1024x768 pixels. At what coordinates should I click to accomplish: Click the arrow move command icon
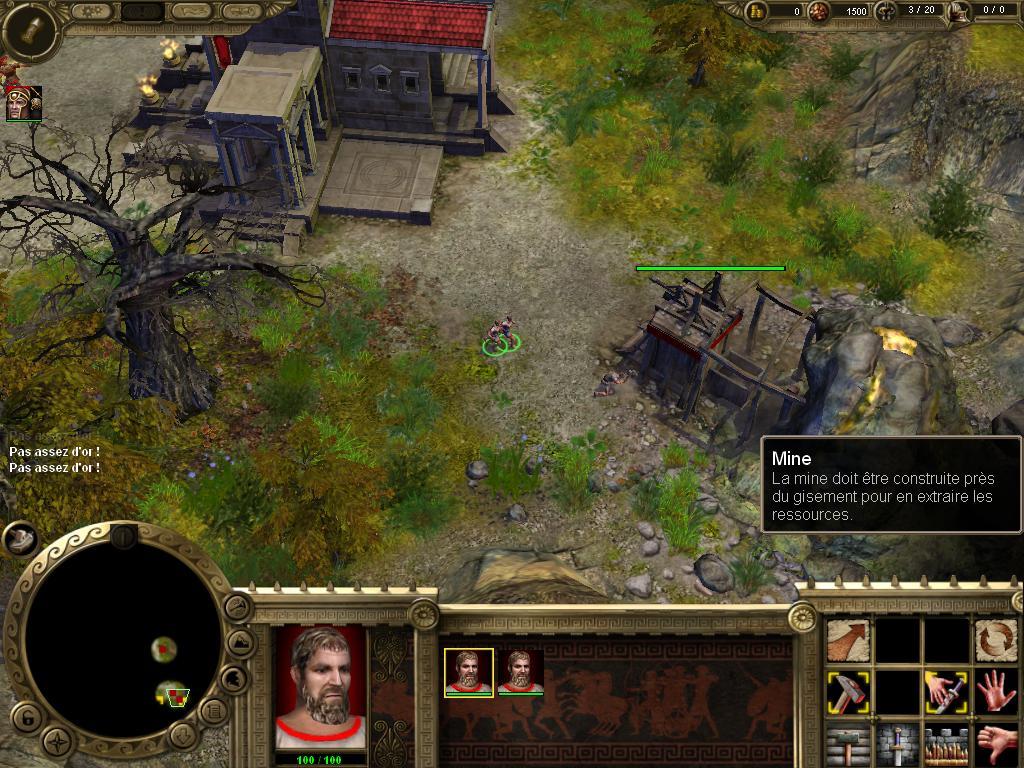pos(848,640)
